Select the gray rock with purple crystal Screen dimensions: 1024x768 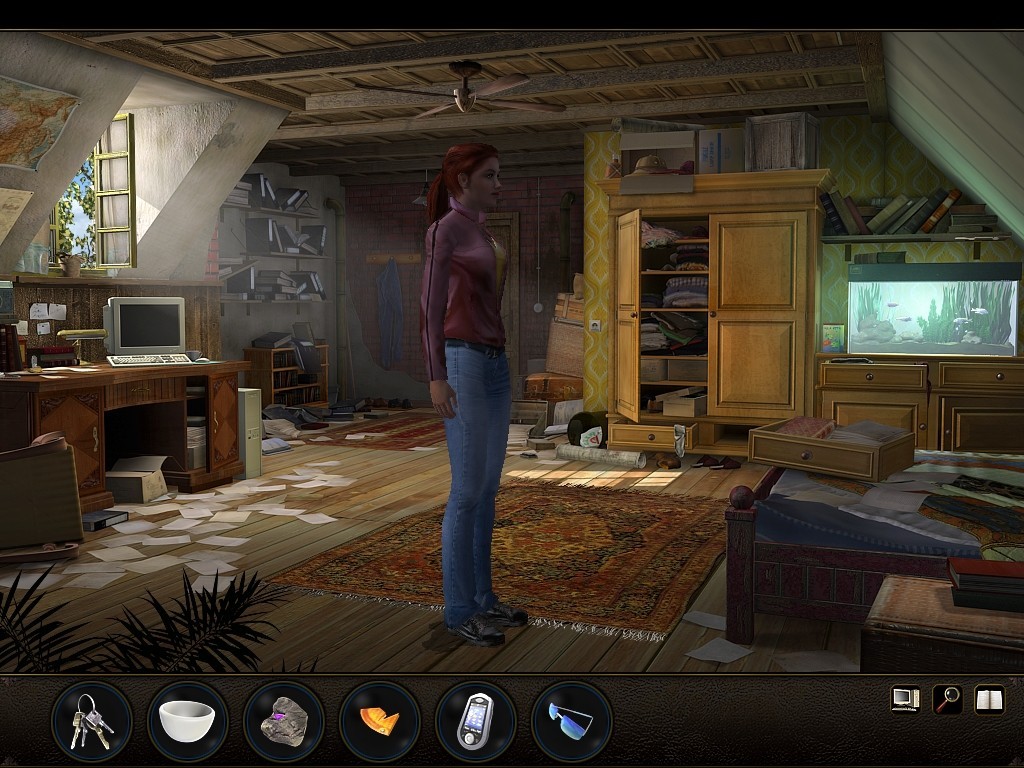coord(283,720)
